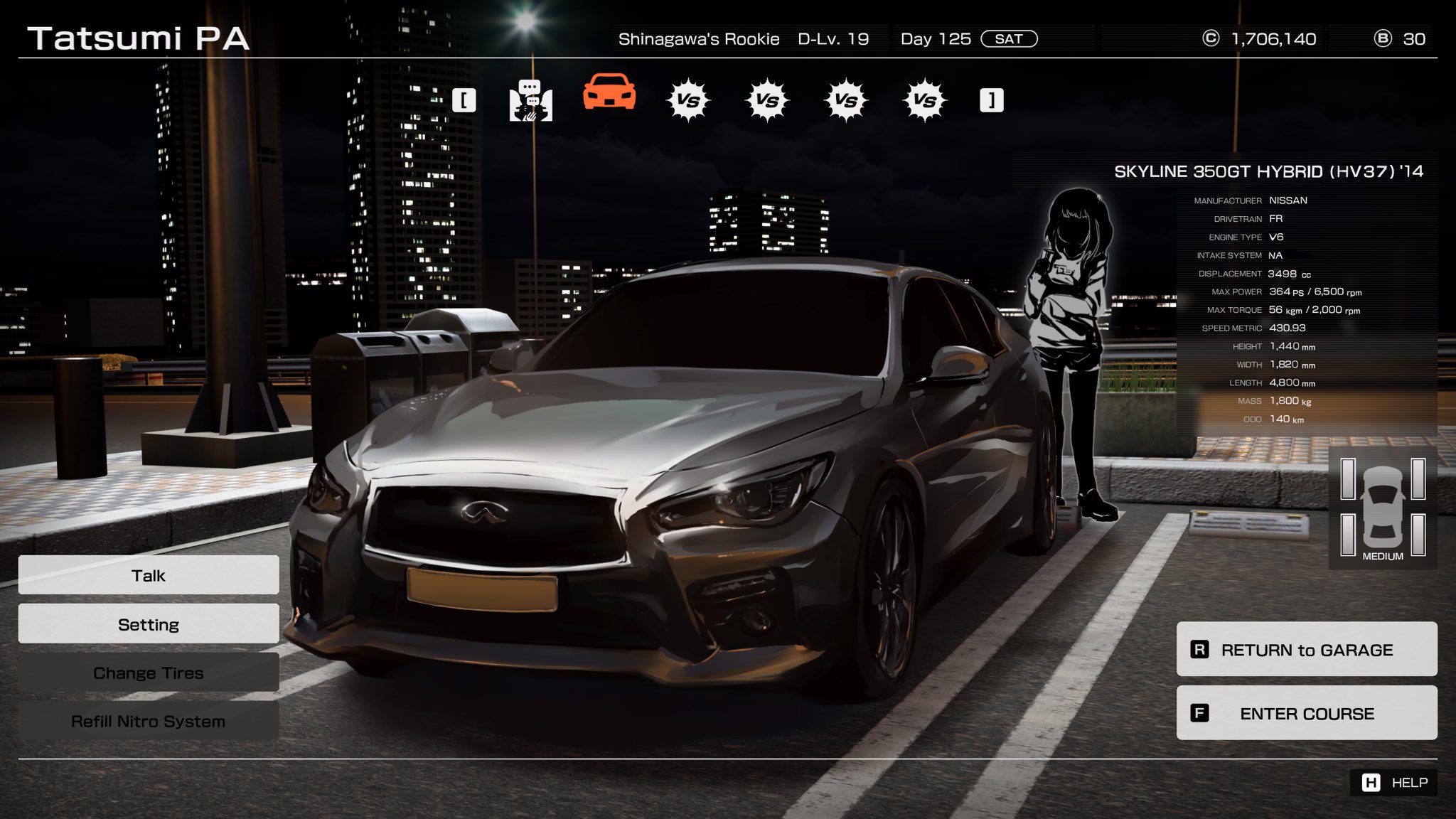Click the right bracket tab arrow
Viewport: 1456px width, 819px height.
click(991, 100)
